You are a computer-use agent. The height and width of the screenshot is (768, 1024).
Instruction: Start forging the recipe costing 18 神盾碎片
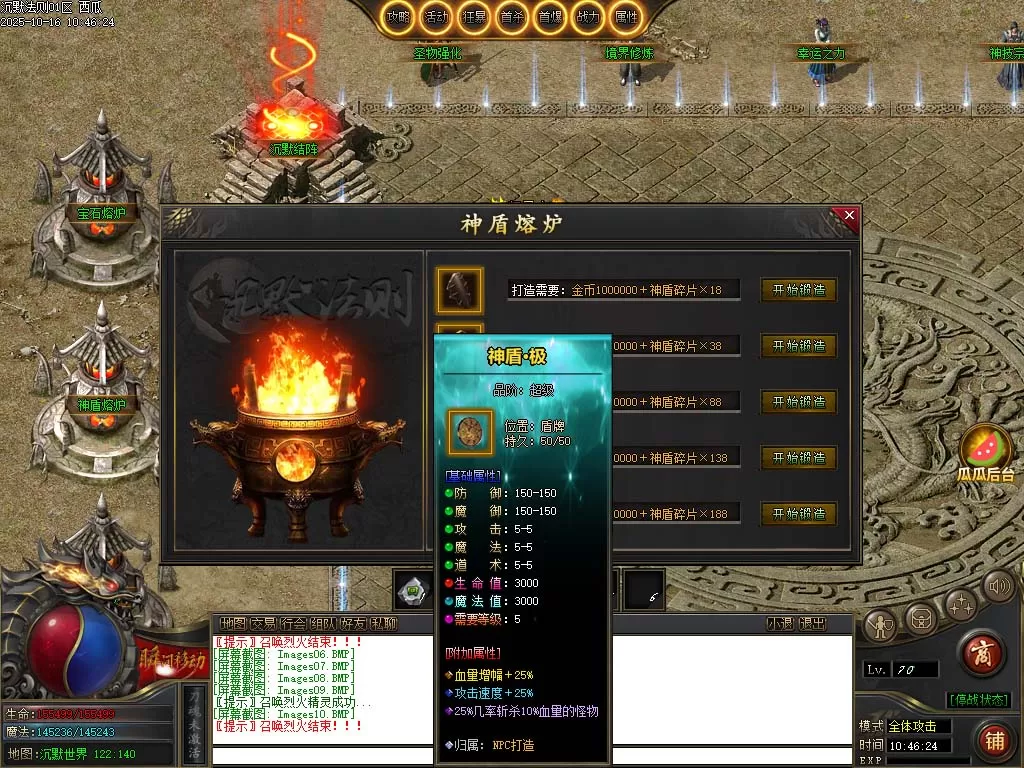pyautogui.click(x=798, y=290)
